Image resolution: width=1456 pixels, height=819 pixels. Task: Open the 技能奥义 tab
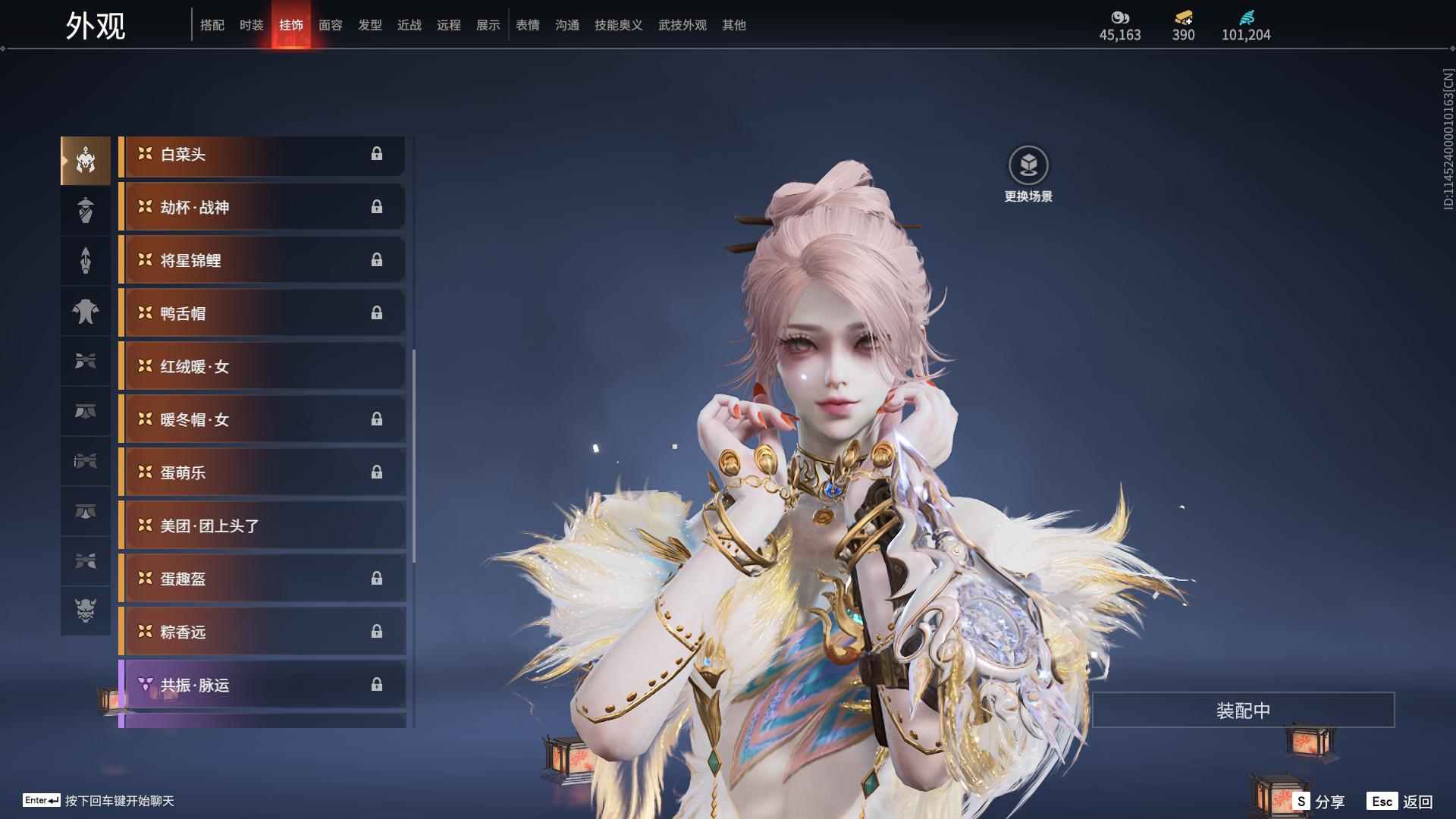[618, 25]
